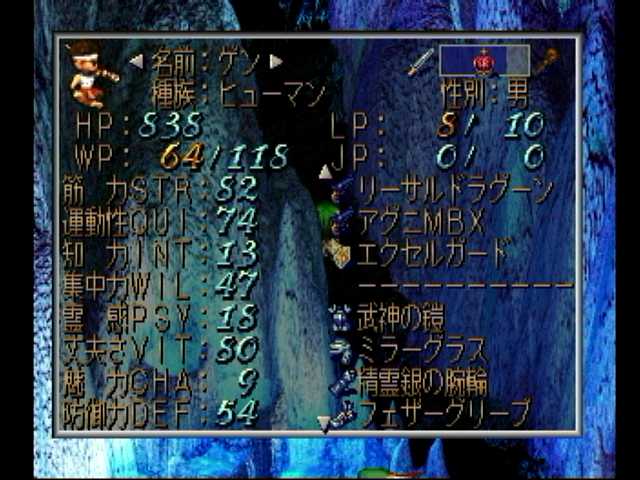Switch to previous character with left name arrow

(137, 62)
